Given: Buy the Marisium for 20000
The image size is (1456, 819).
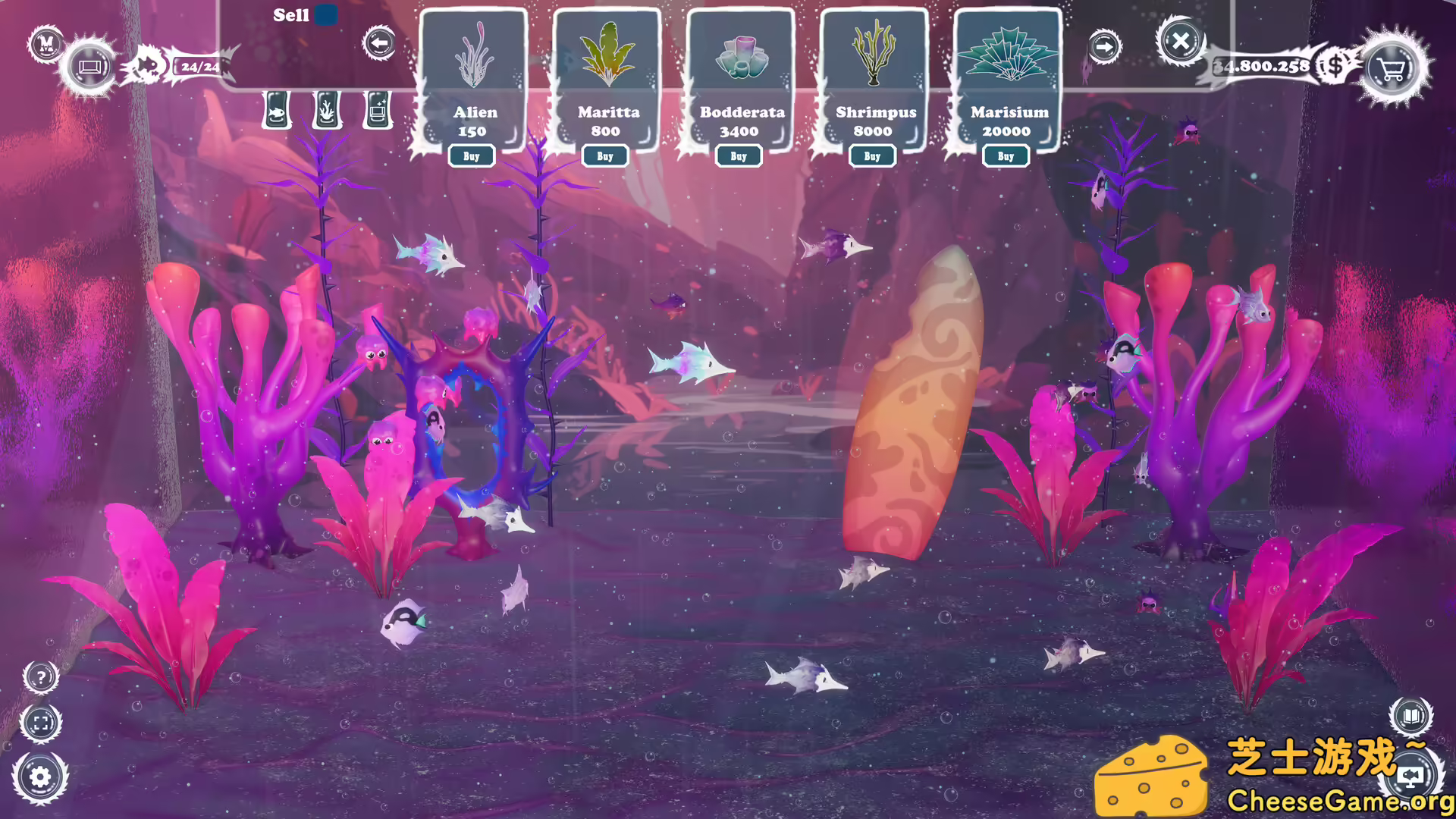Looking at the screenshot, I should click(x=1006, y=155).
